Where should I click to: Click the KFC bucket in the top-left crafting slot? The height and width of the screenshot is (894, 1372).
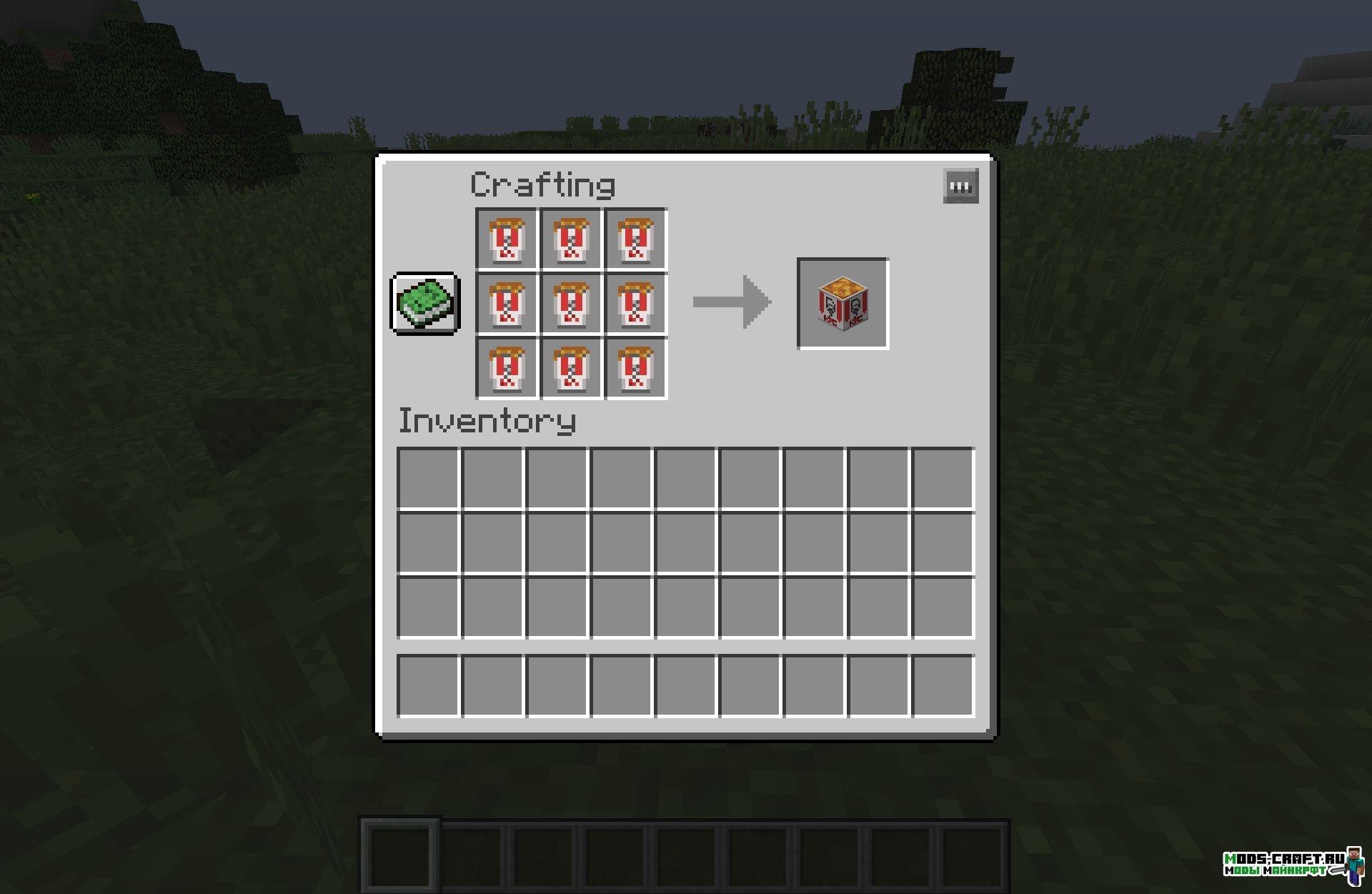506,238
